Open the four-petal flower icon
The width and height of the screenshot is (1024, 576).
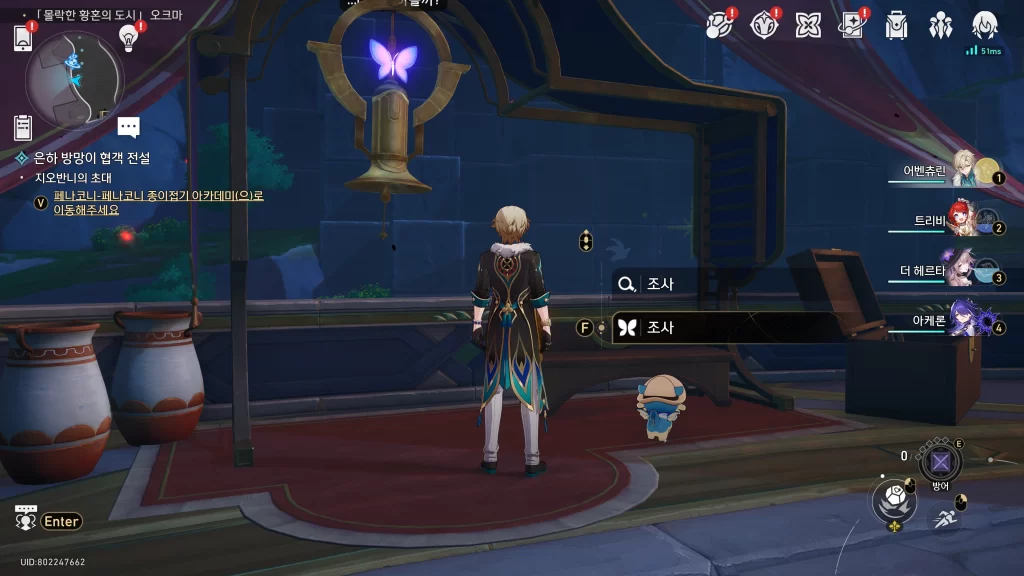(808, 25)
